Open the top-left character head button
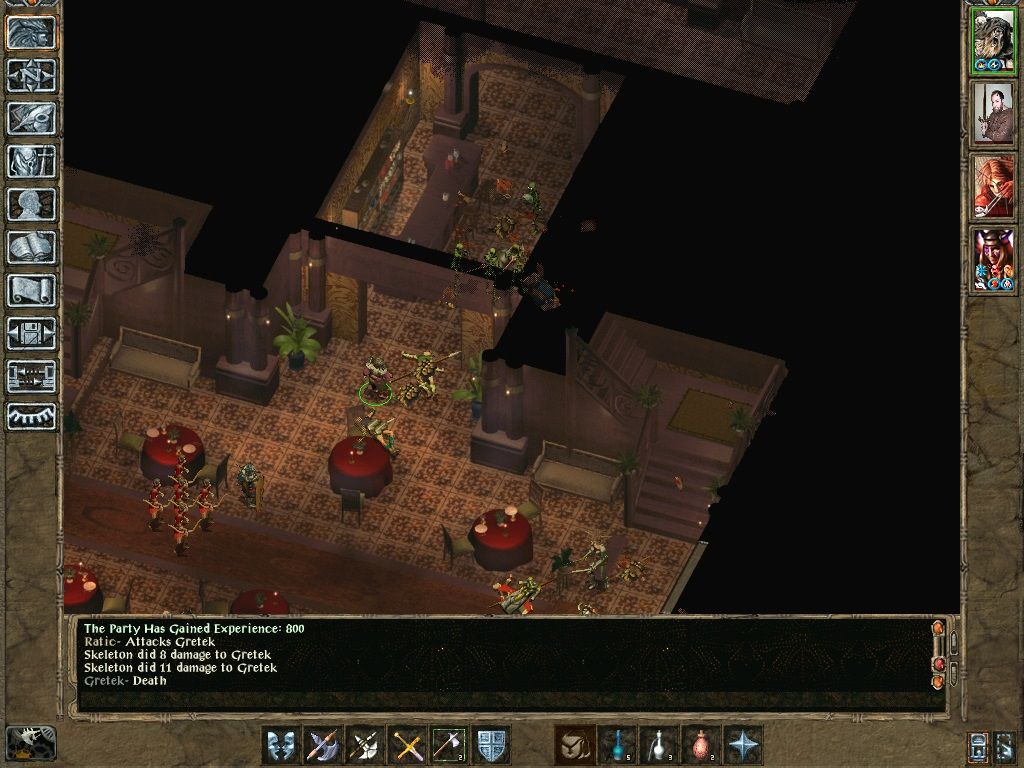 click(32, 32)
